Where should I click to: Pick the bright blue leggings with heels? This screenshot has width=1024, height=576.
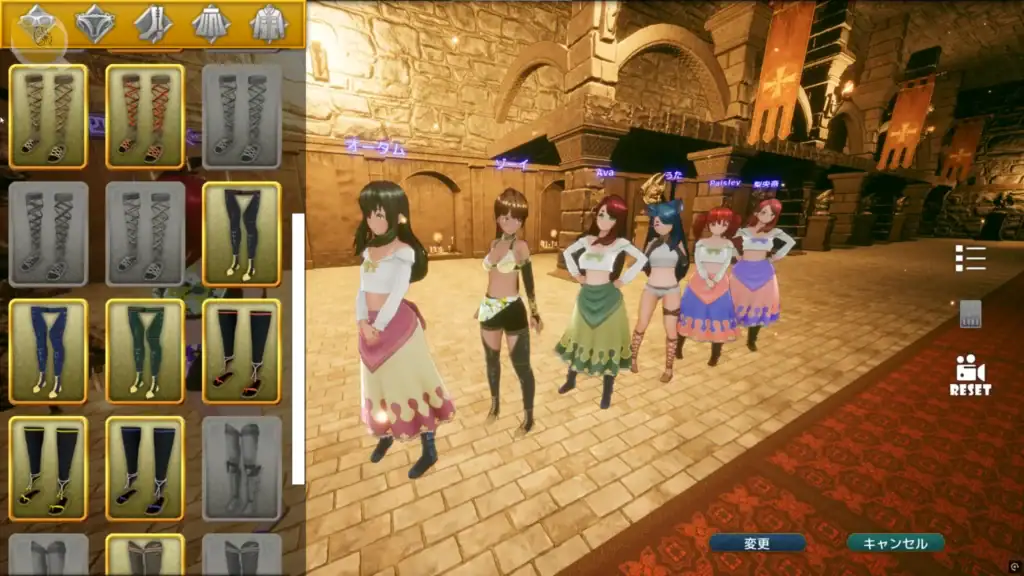(48, 351)
